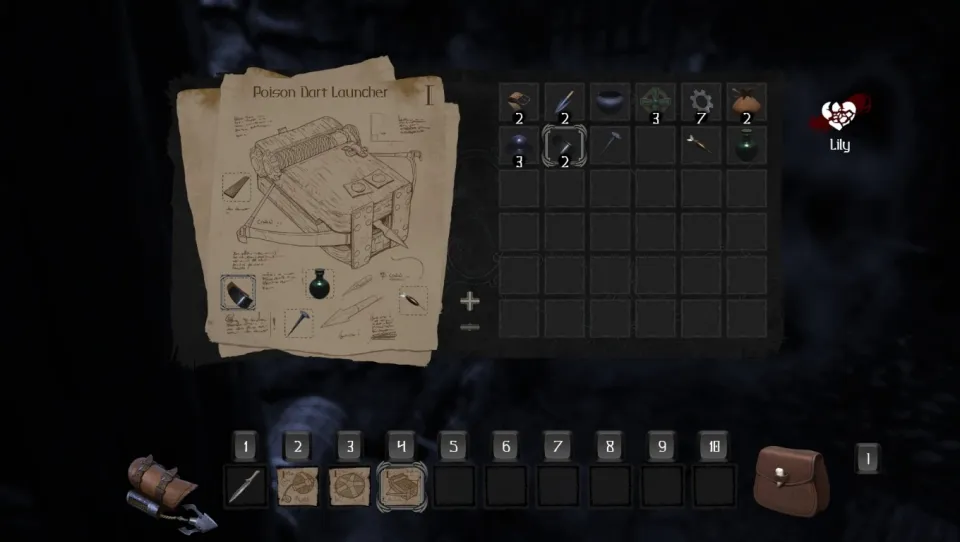Choose the blueprint in hotbar slot 2
The image size is (960, 542).
click(x=298, y=486)
